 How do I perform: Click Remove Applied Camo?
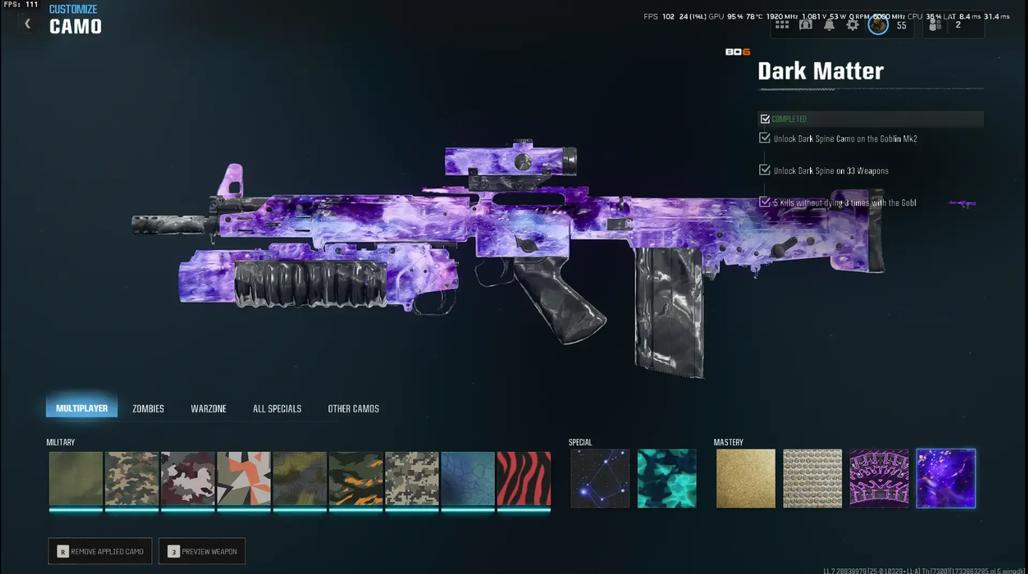tap(100, 551)
